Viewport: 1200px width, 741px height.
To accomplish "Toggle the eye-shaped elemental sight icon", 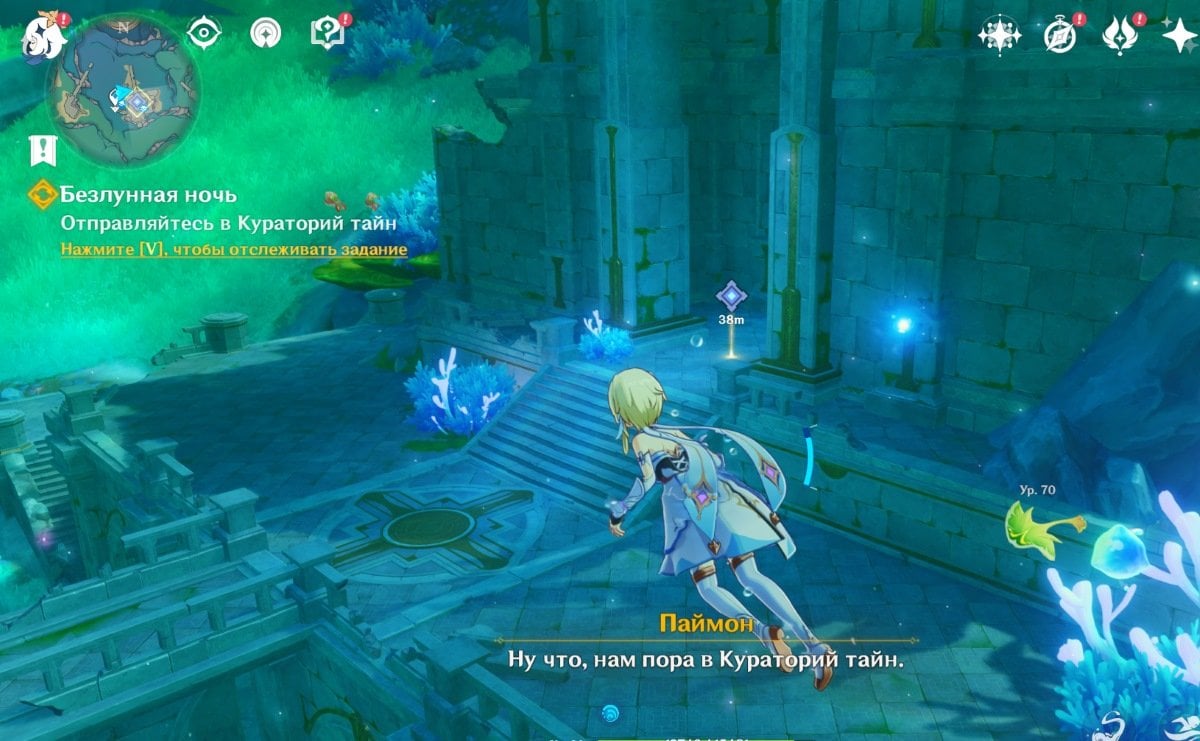I will tap(204, 34).
